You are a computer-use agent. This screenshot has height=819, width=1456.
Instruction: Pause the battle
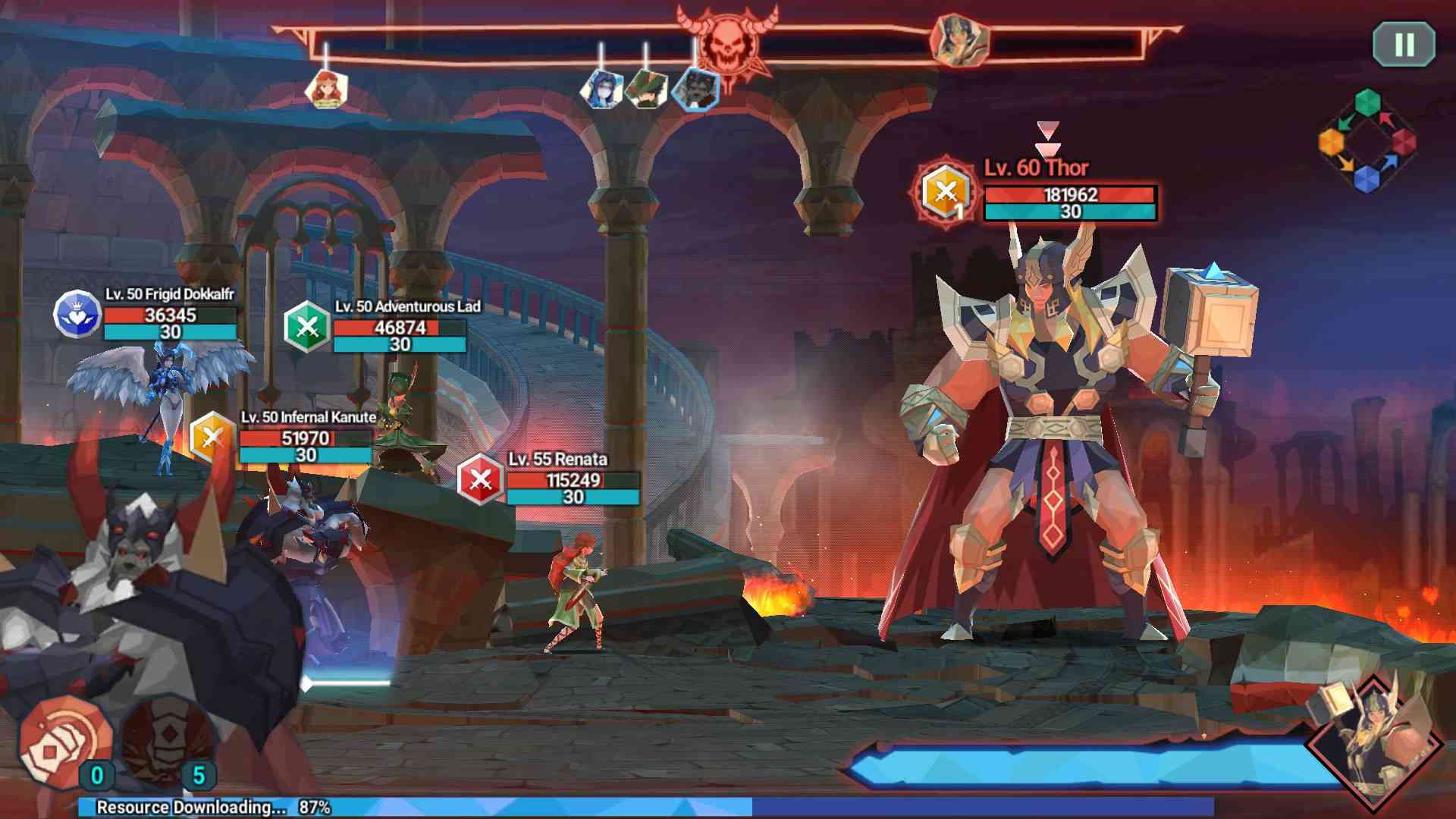(x=1404, y=44)
